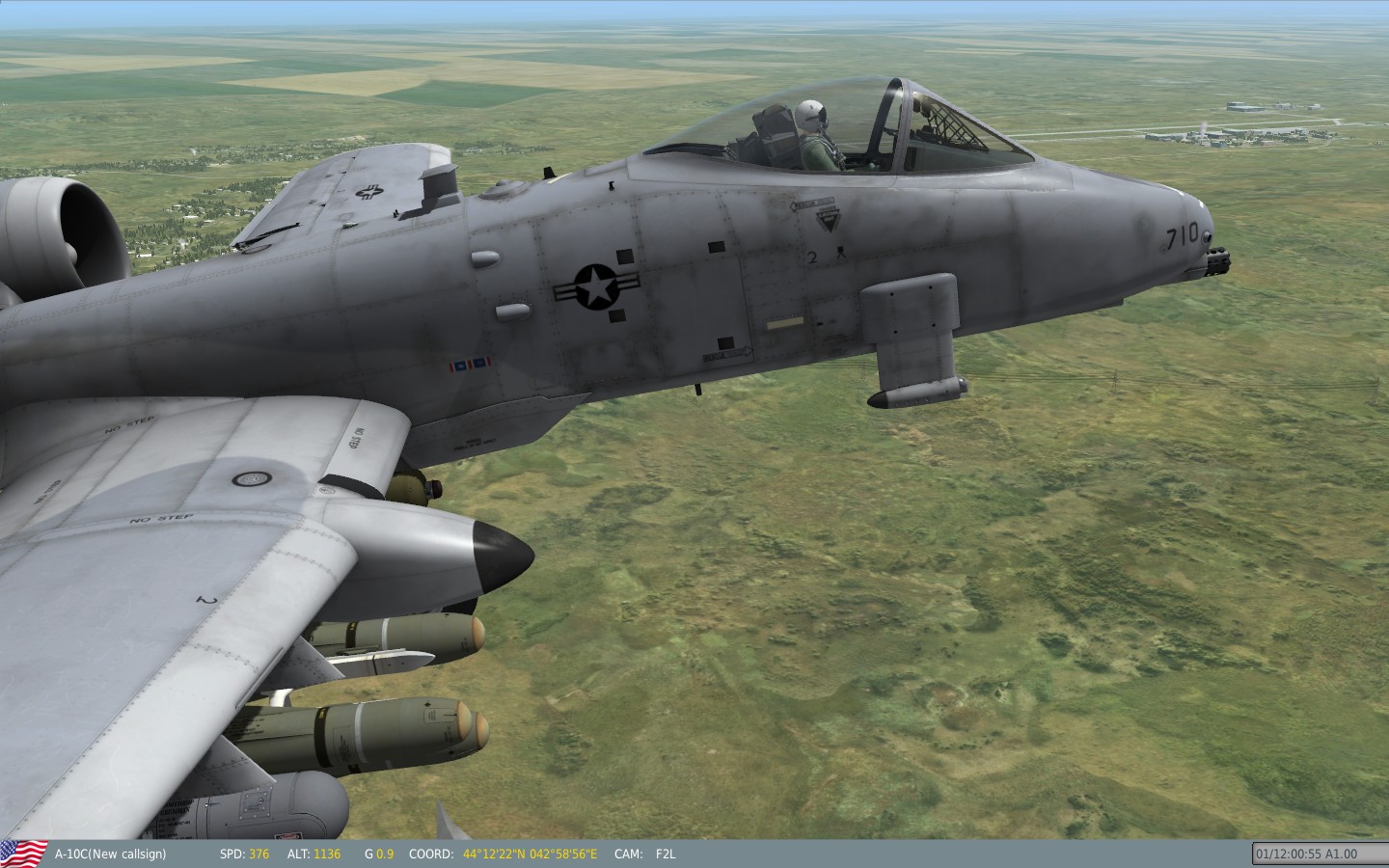1389x868 pixels.
Task: Click the 710 tail number on the nose
Action: (x=1185, y=232)
